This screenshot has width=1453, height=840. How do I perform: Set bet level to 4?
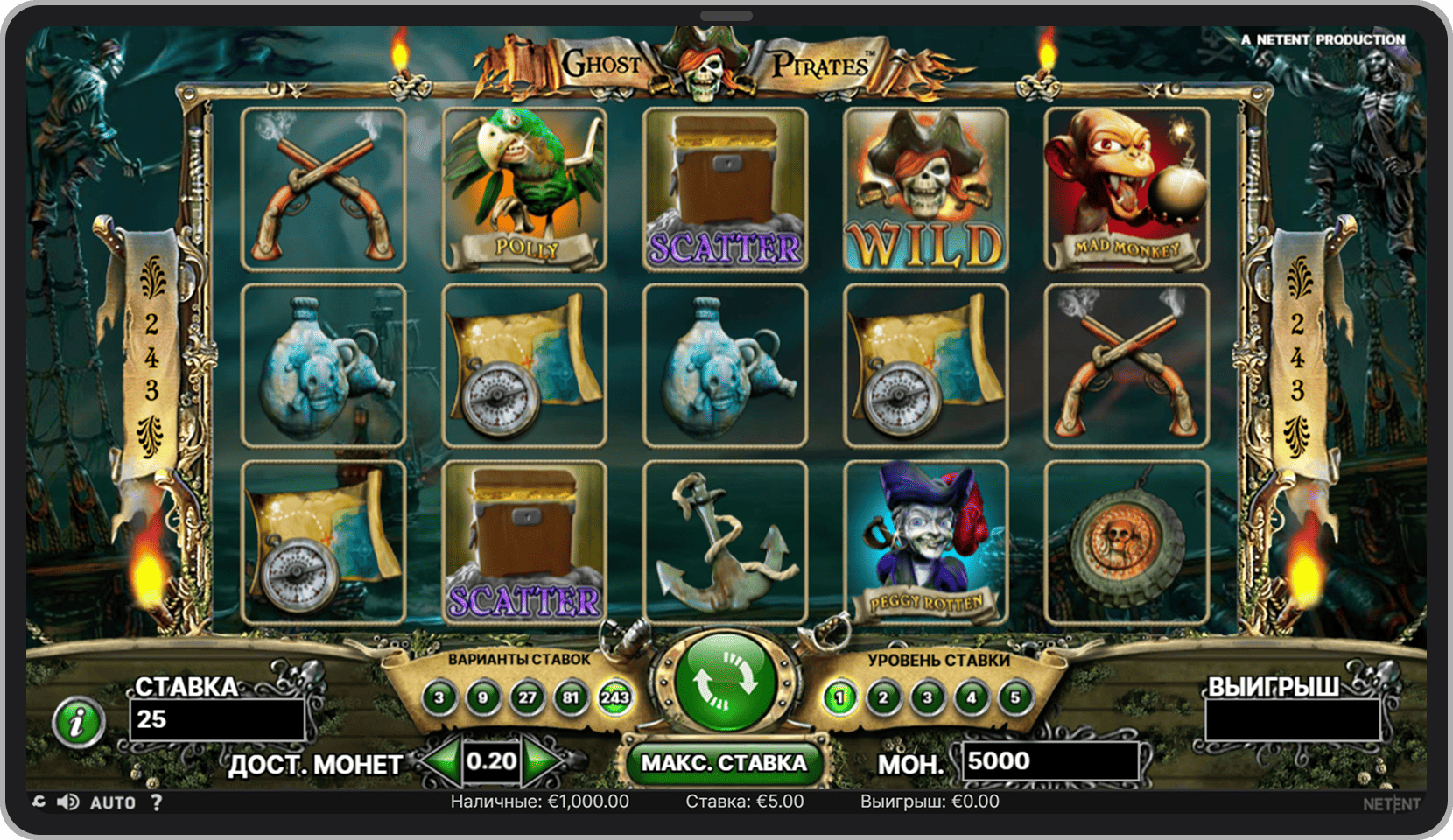[971, 697]
